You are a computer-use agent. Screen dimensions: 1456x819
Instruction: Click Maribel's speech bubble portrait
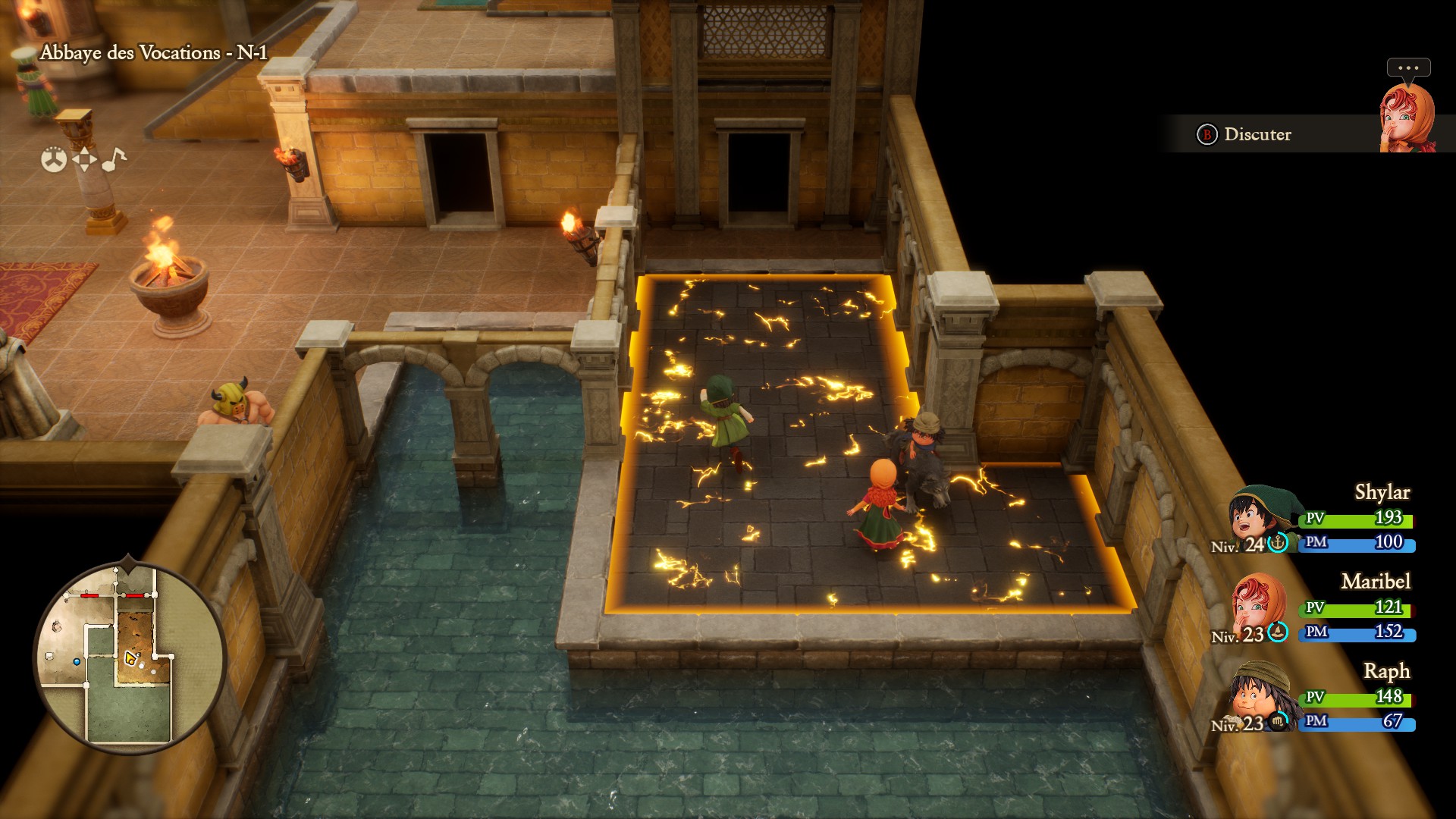1407,118
